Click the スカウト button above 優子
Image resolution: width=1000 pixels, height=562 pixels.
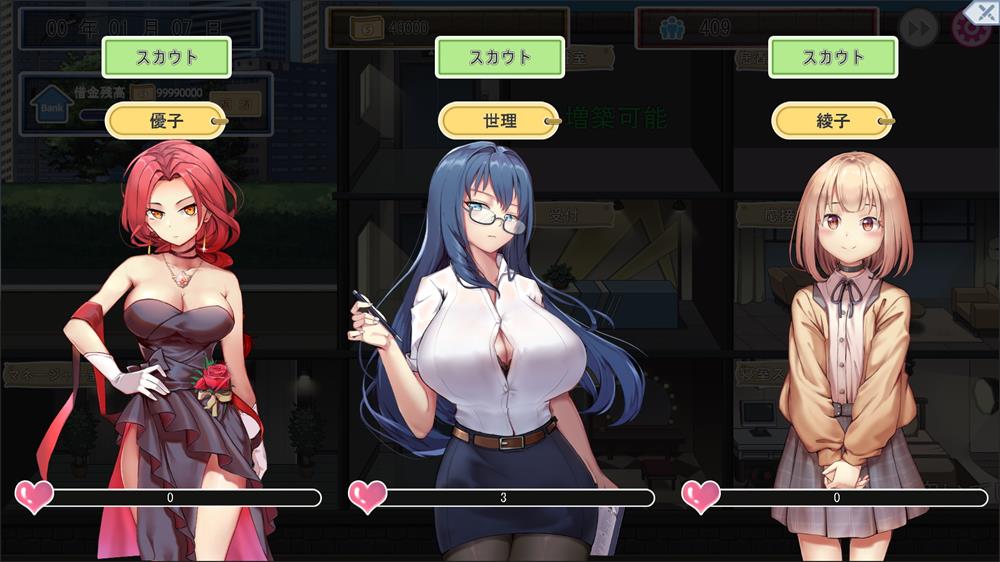pos(166,58)
